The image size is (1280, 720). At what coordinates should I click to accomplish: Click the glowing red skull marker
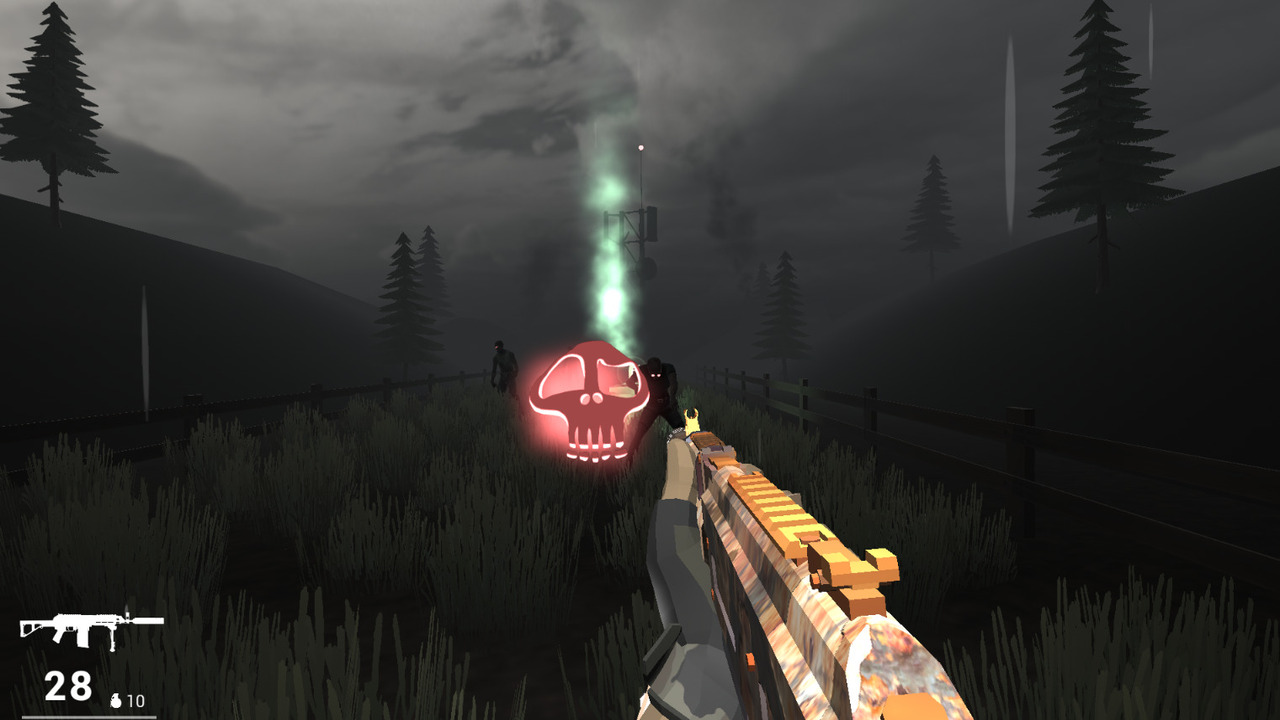pos(590,400)
